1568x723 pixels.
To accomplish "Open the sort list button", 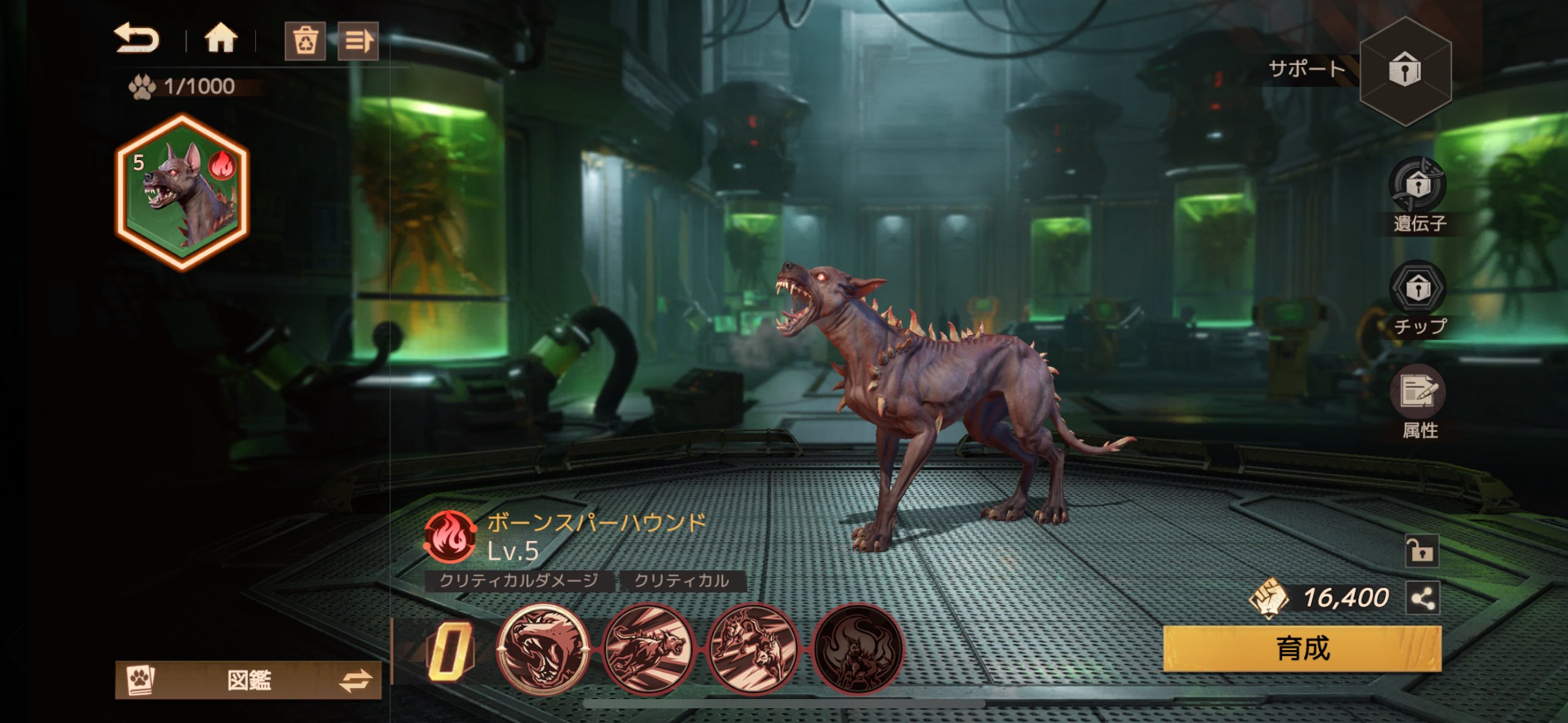I will tap(358, 41).
